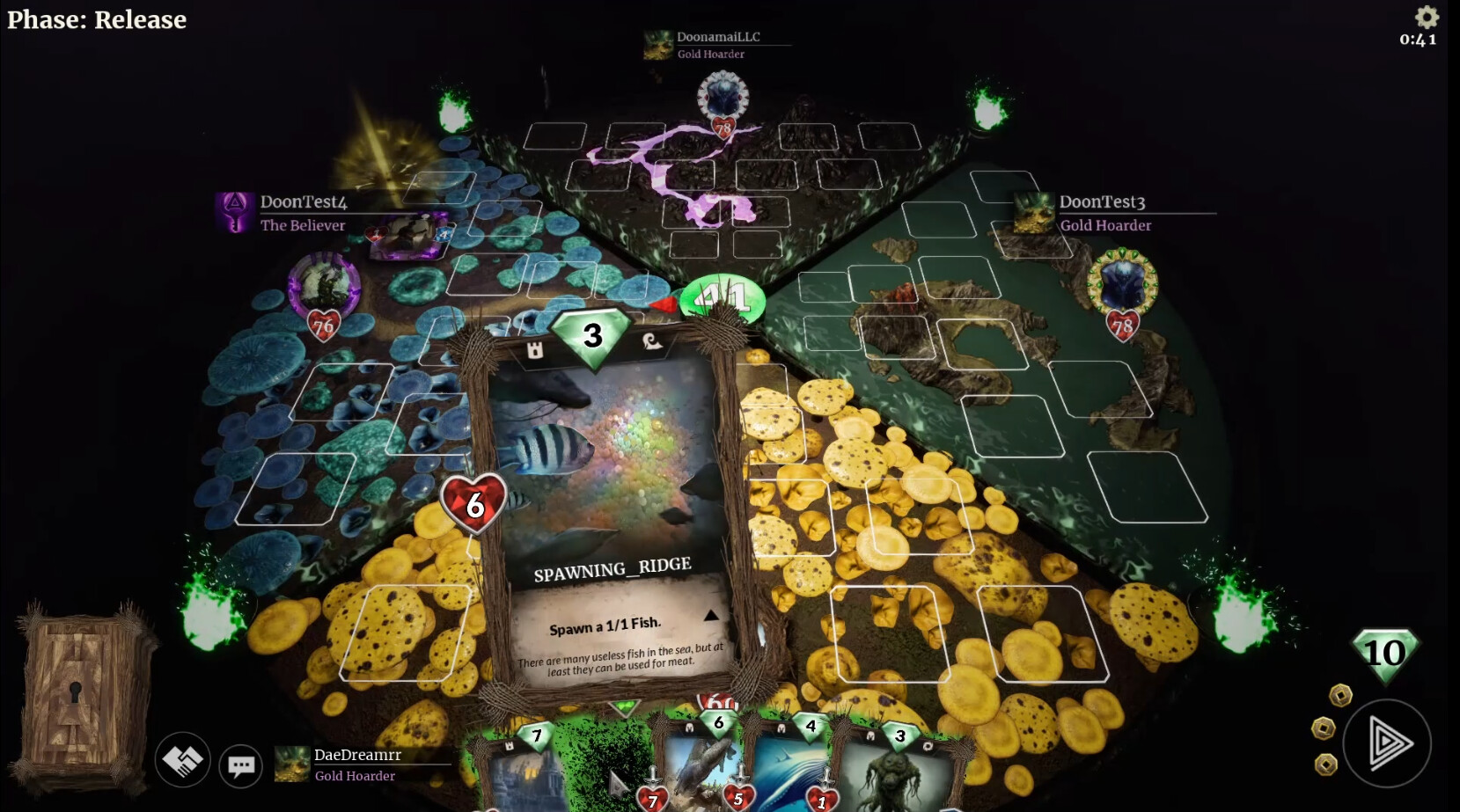Click the round timer showing 0:41
Image resolution: width=1460 pixels, height=812 pixels.
(x=1417, y=40)
